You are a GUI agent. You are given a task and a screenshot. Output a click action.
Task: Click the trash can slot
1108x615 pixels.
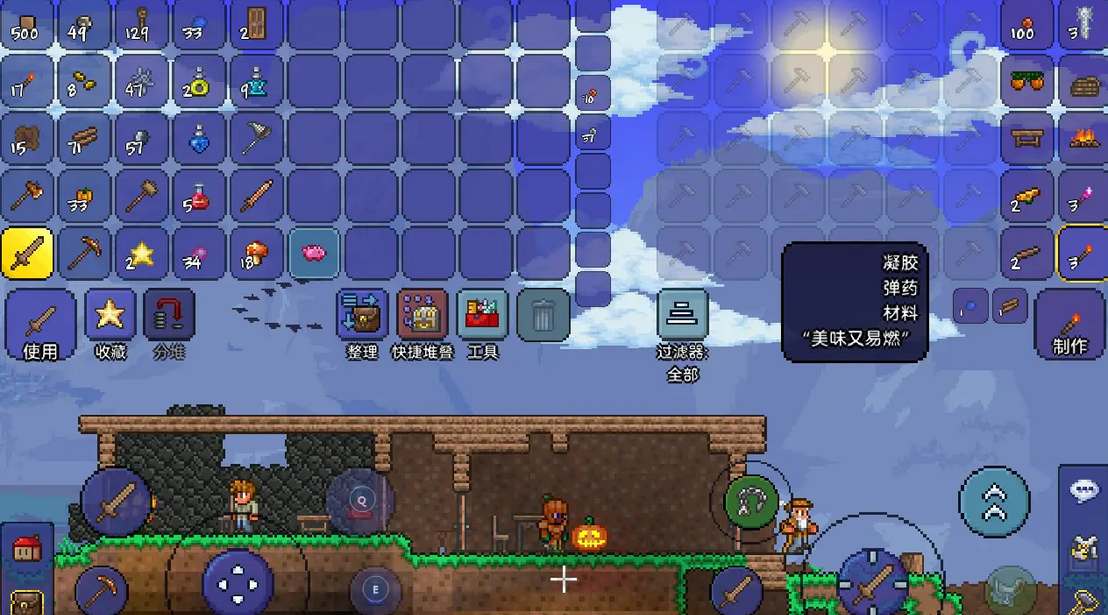[x=543, y=316]
